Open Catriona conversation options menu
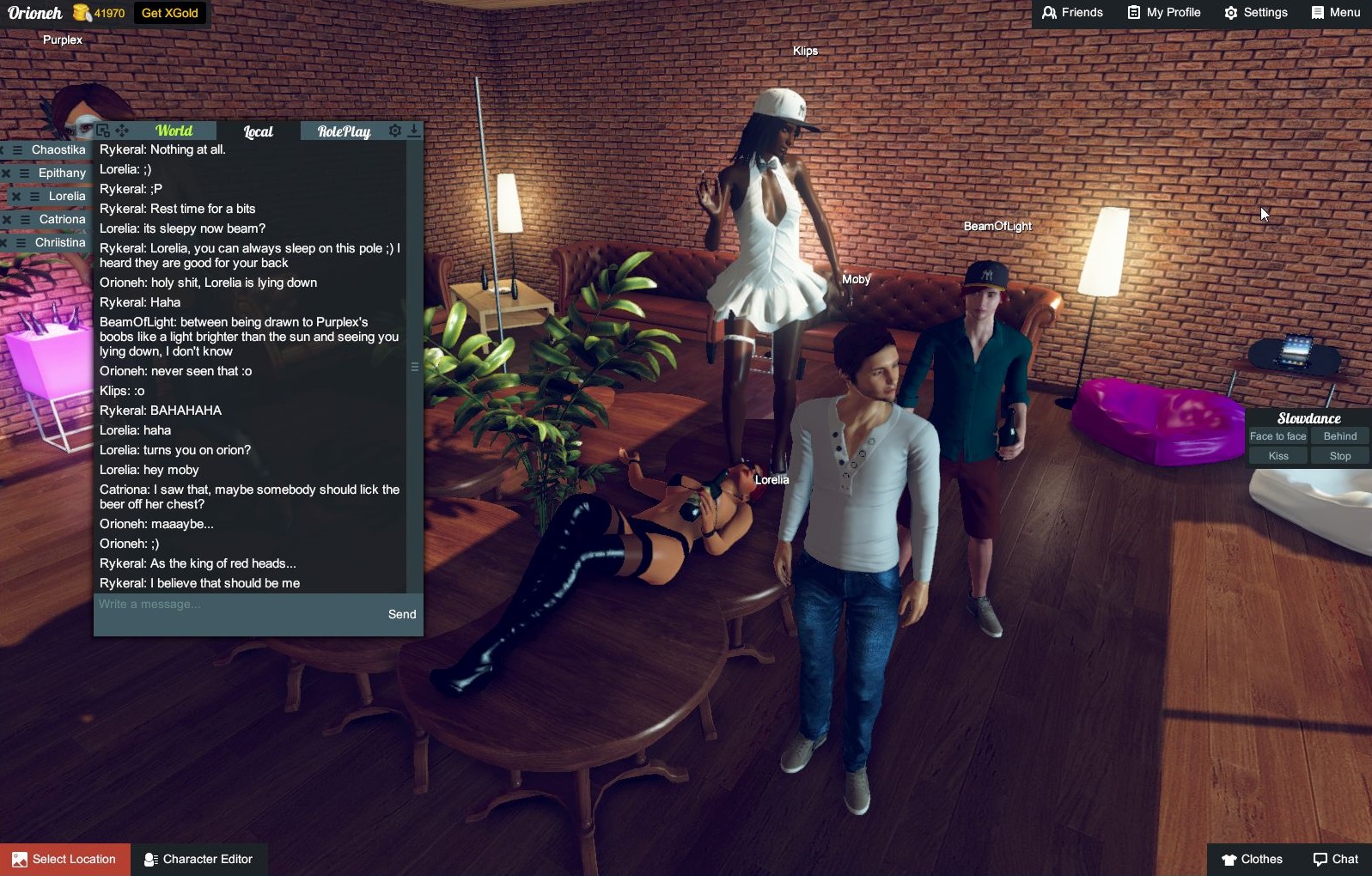This screenshot has width=1372, height=876. (x=23, y=220)
